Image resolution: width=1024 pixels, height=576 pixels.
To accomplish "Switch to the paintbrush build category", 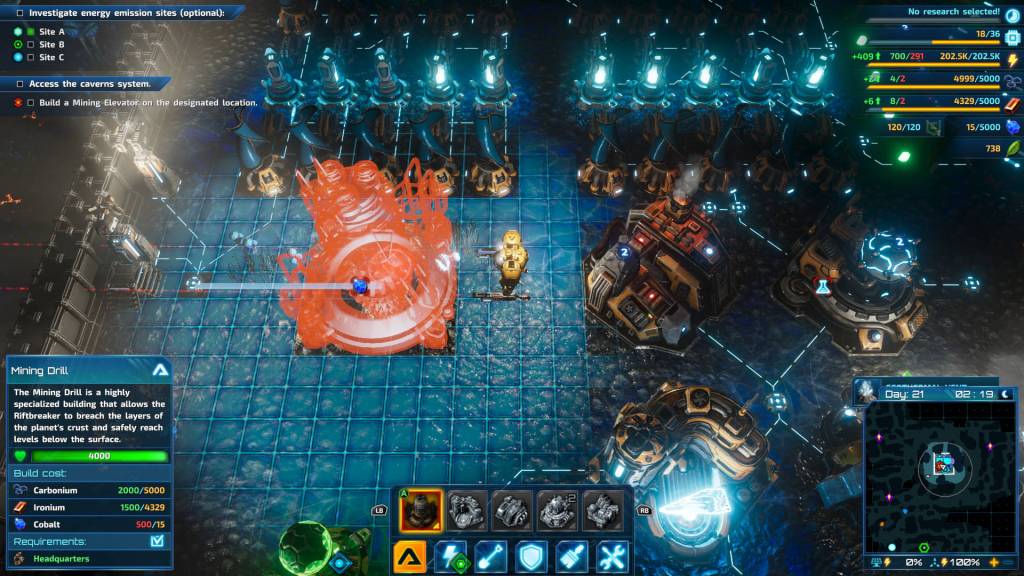I will (571, 557).
